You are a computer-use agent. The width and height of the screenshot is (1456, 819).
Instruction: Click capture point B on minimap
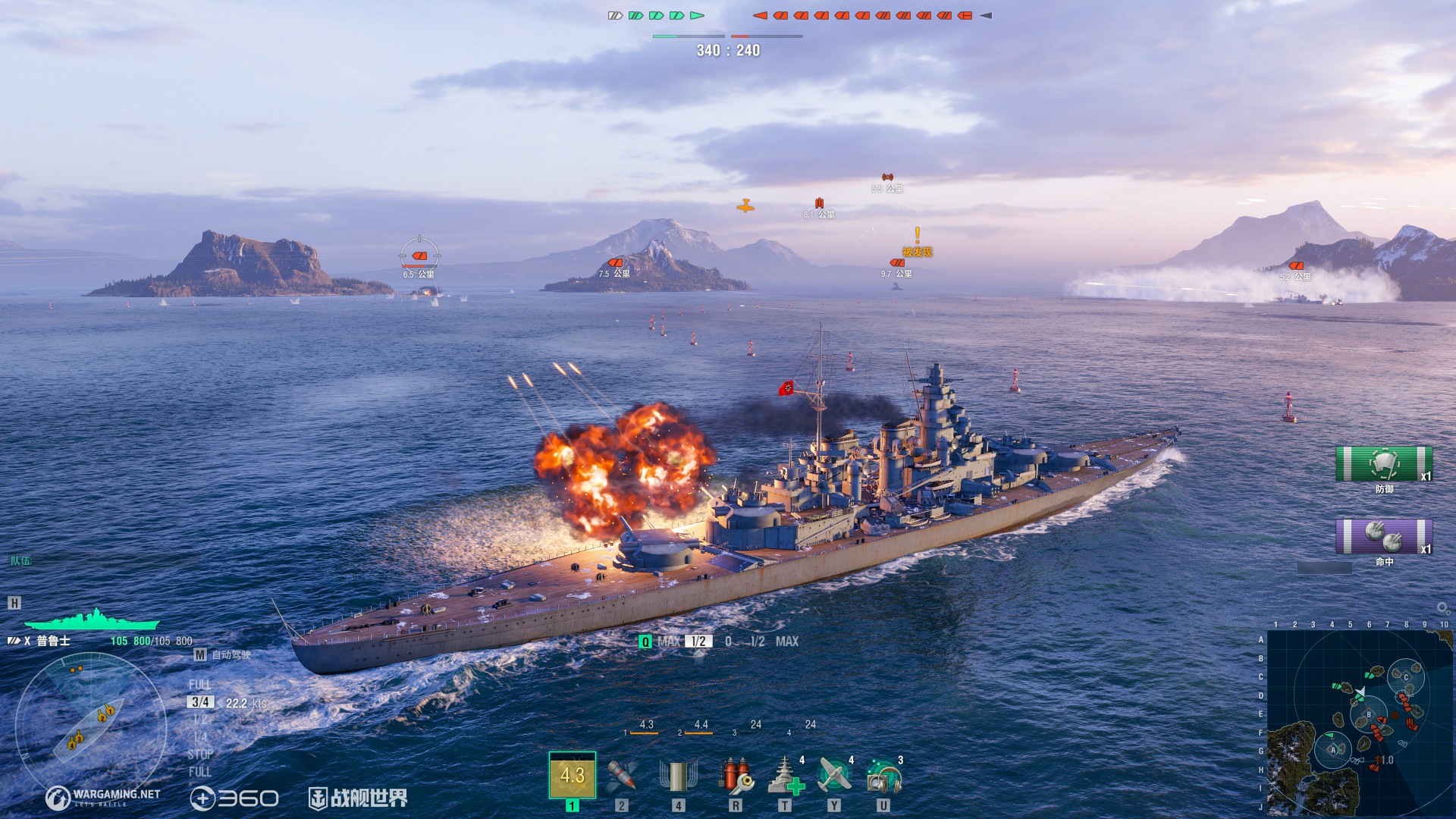[x=1369, y=714]
